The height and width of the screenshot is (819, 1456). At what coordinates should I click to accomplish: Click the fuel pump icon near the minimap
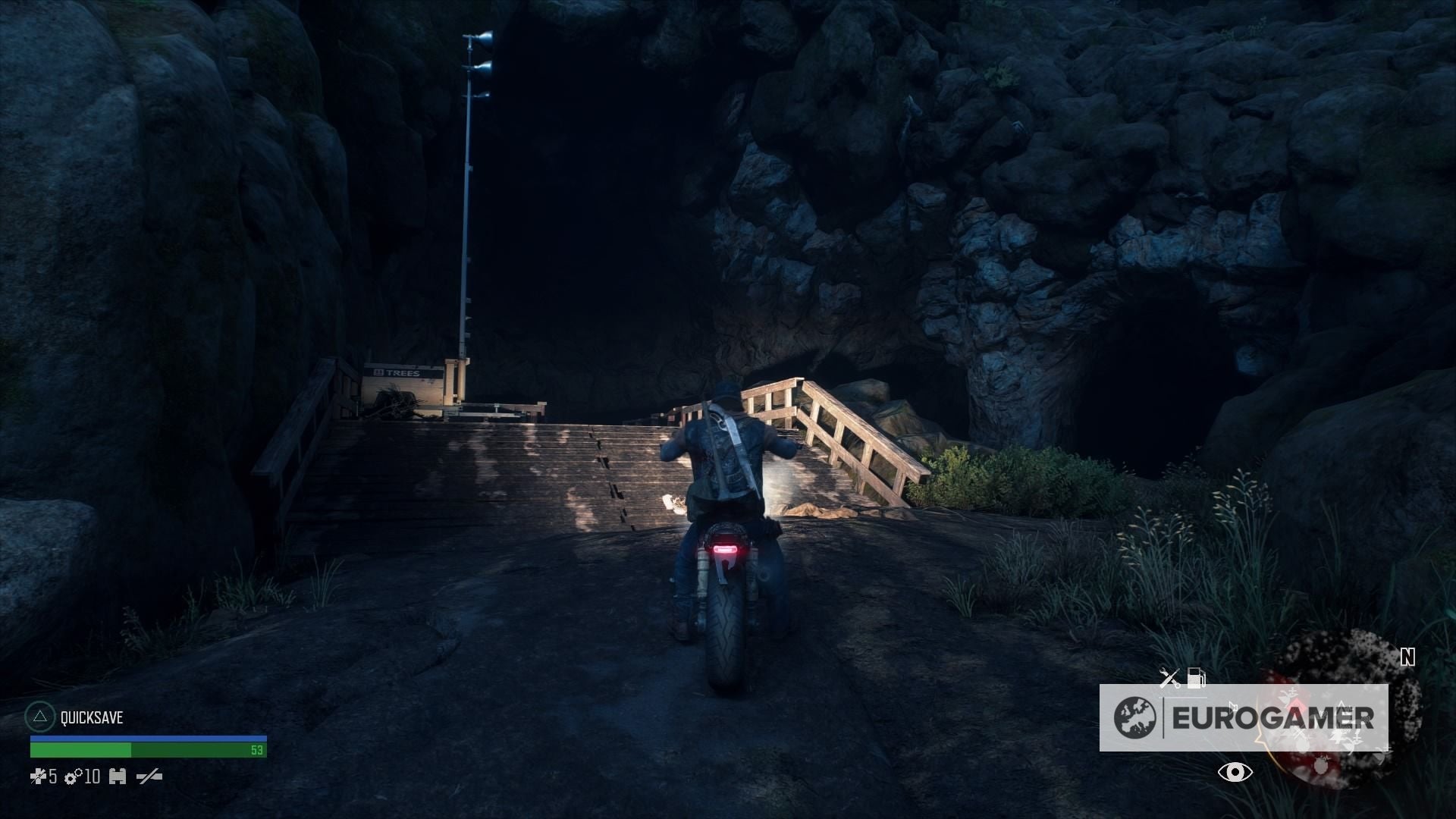pyautogui.click(x=1197, y=677)
